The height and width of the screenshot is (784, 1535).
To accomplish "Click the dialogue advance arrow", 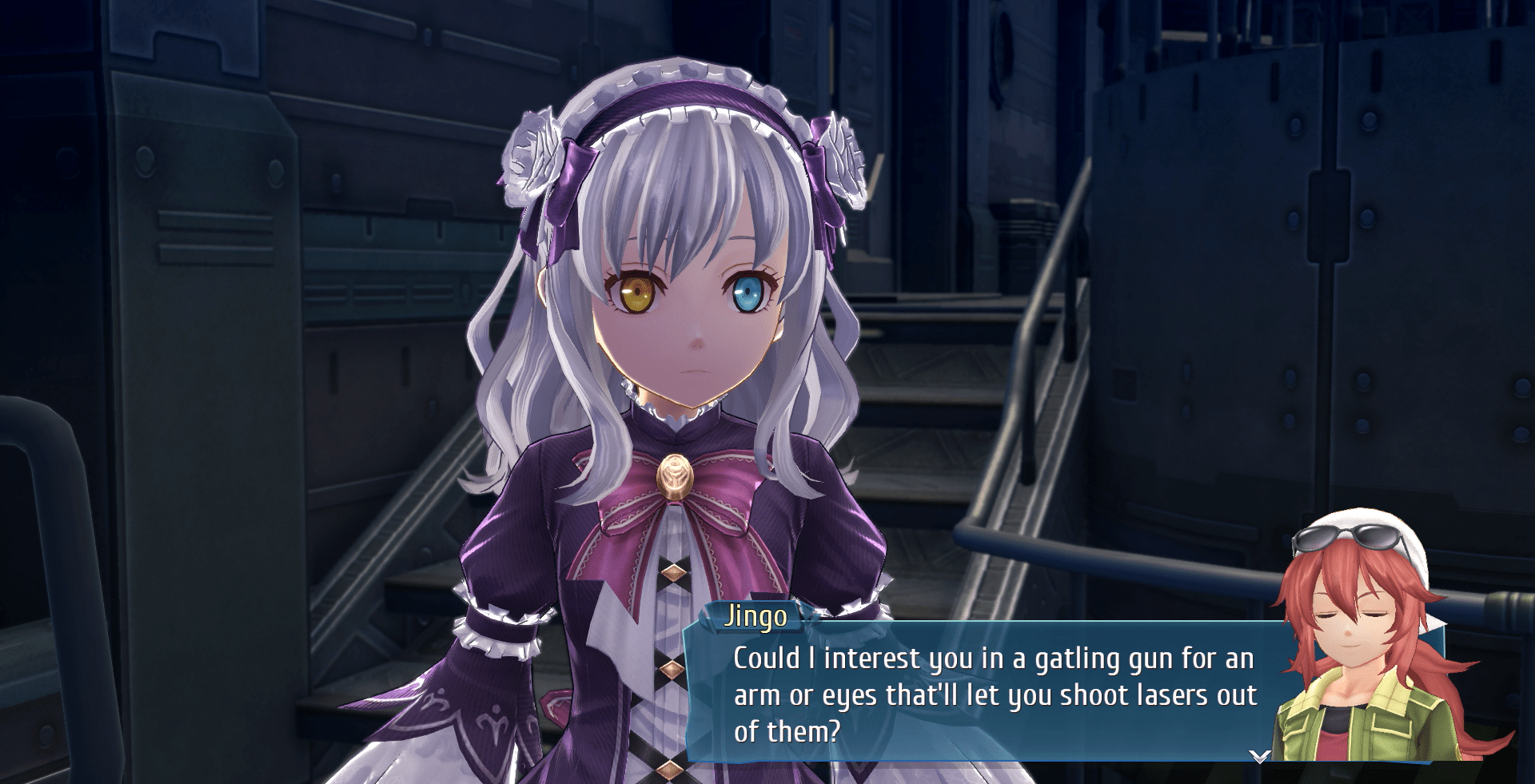I will click(x=1259, y=755).
